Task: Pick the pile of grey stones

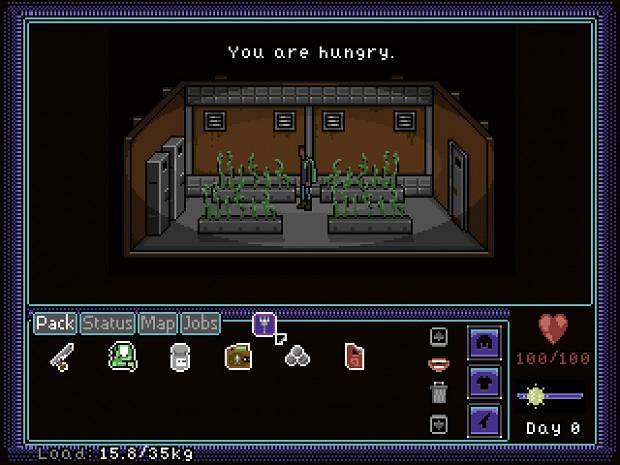Action: pos(296,356)
